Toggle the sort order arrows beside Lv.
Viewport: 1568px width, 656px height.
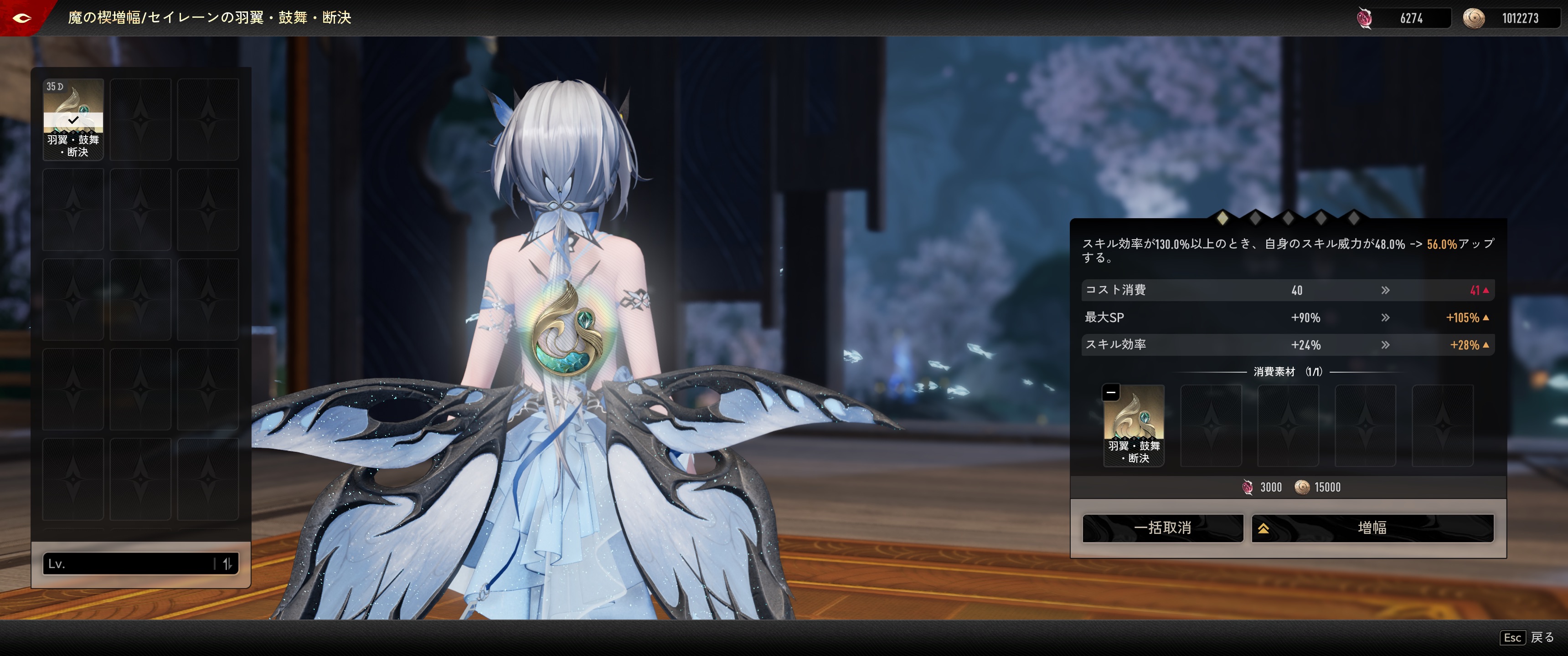click(227, 564)
